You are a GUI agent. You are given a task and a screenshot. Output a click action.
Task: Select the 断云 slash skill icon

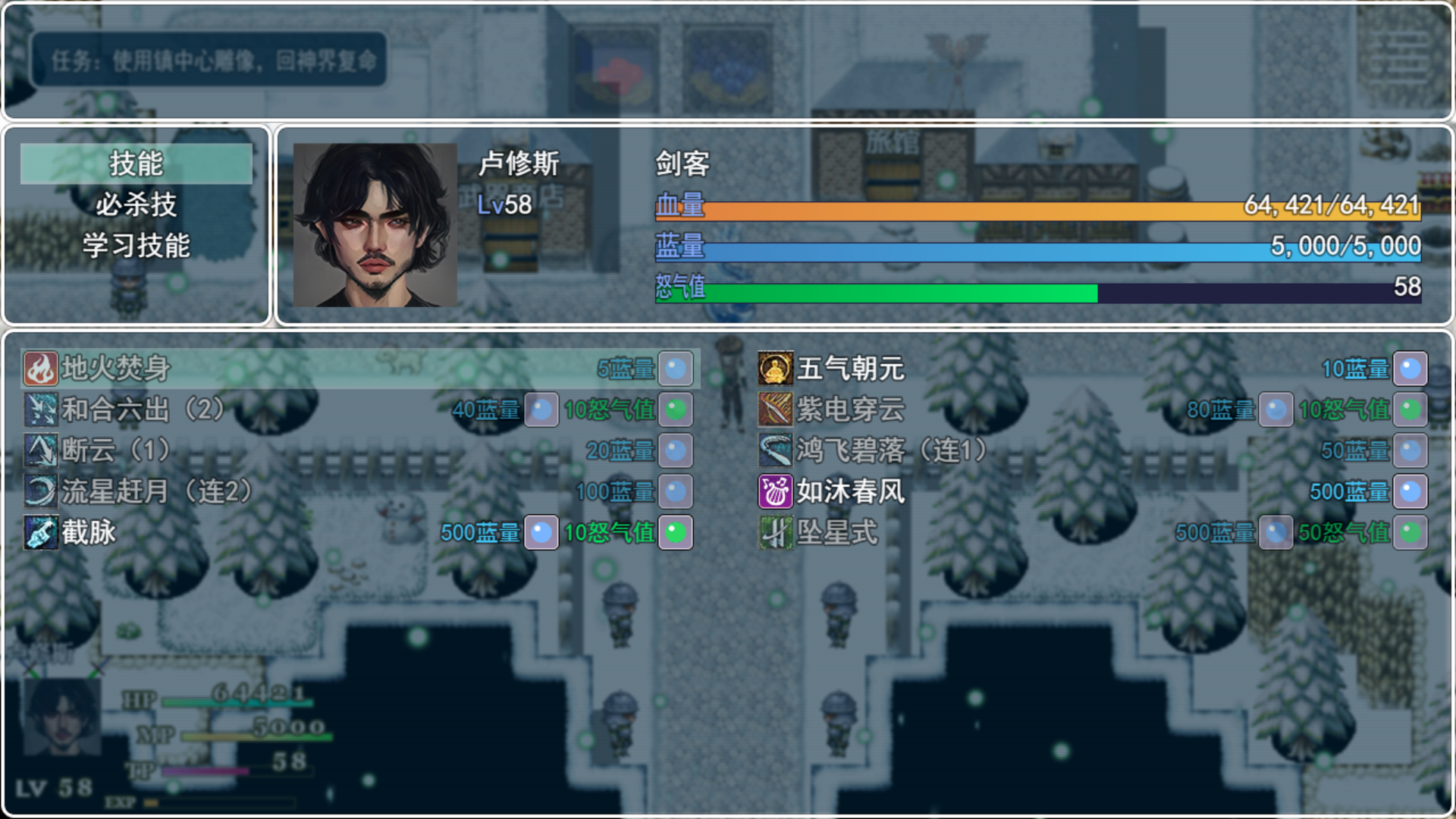[x=41, y=450]
